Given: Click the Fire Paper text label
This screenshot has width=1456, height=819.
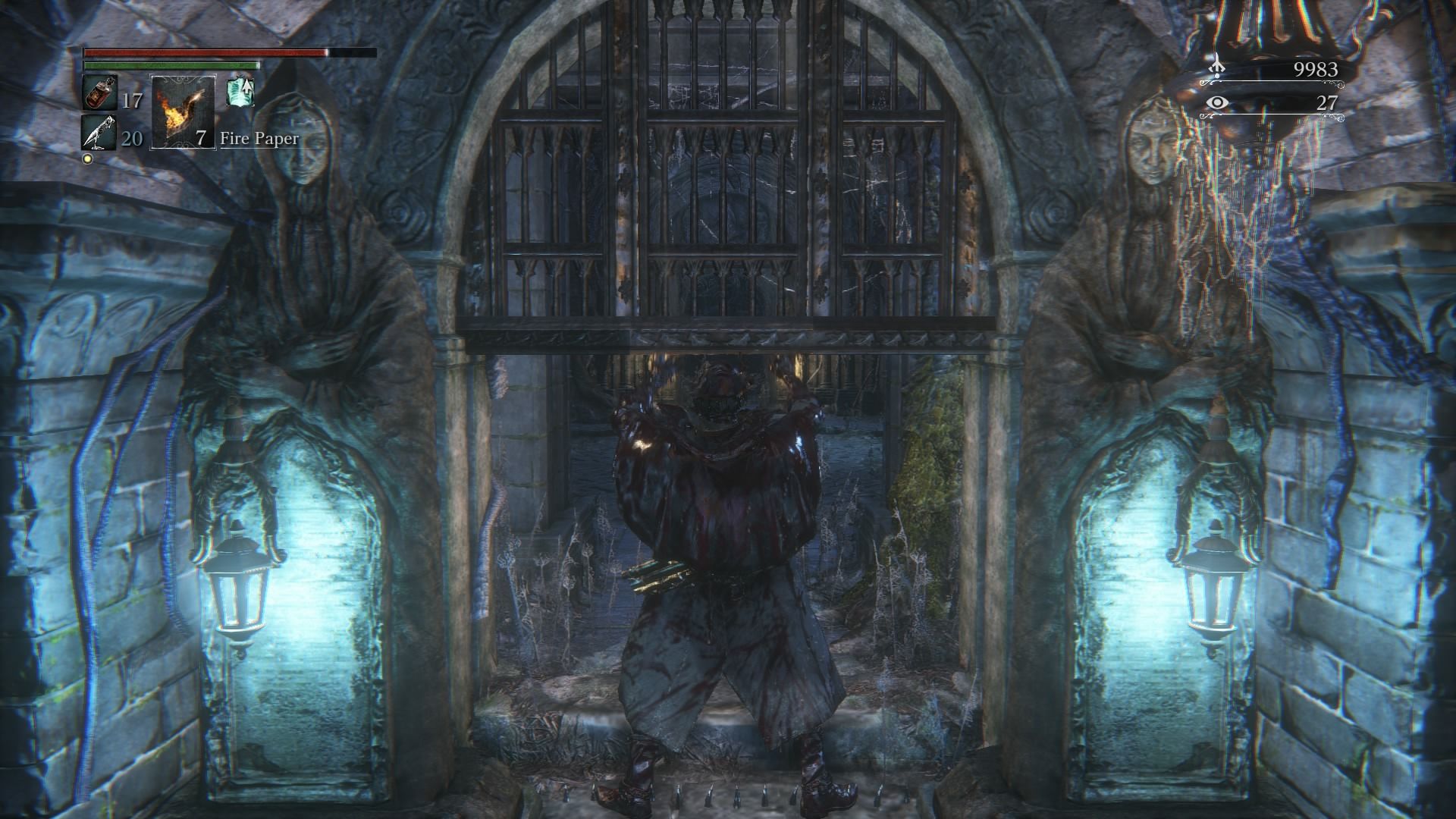Looking at the screenshot, I should (259, 139).
